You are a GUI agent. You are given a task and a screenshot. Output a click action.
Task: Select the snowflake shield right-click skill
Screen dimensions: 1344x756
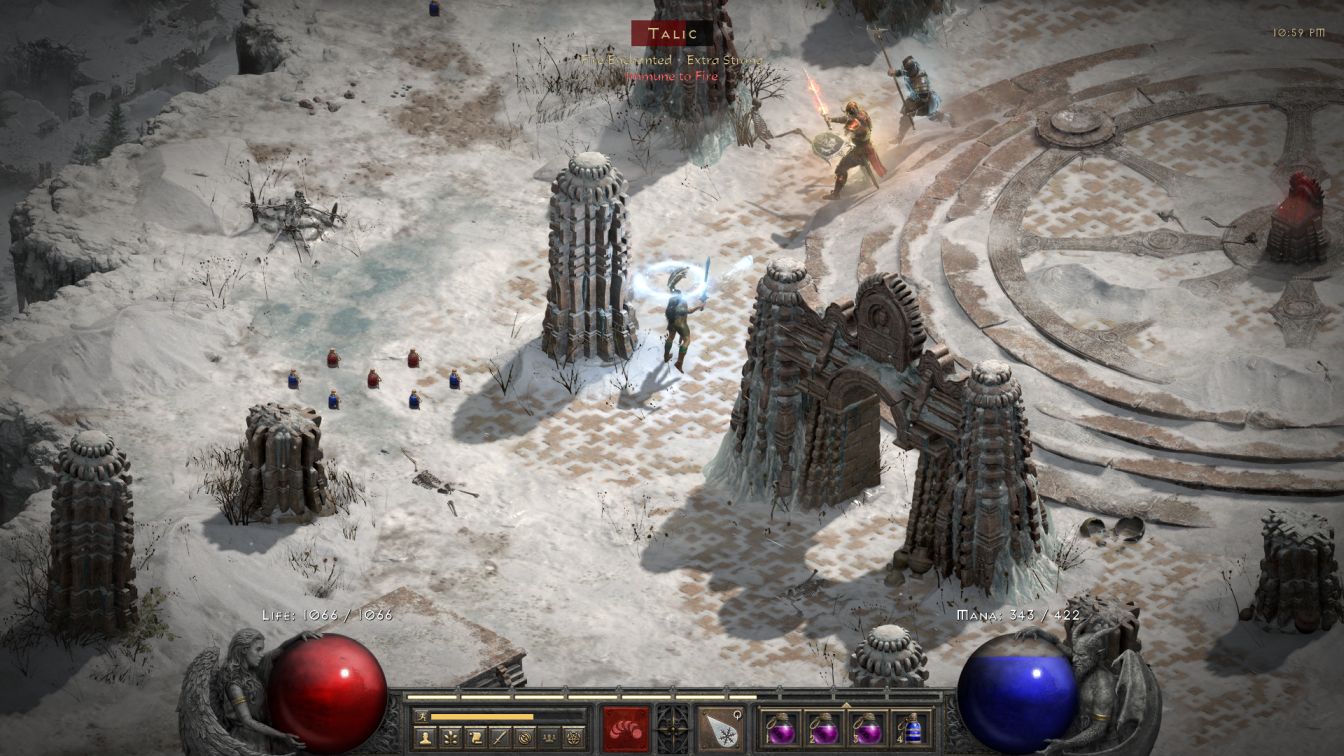point(720,729)
